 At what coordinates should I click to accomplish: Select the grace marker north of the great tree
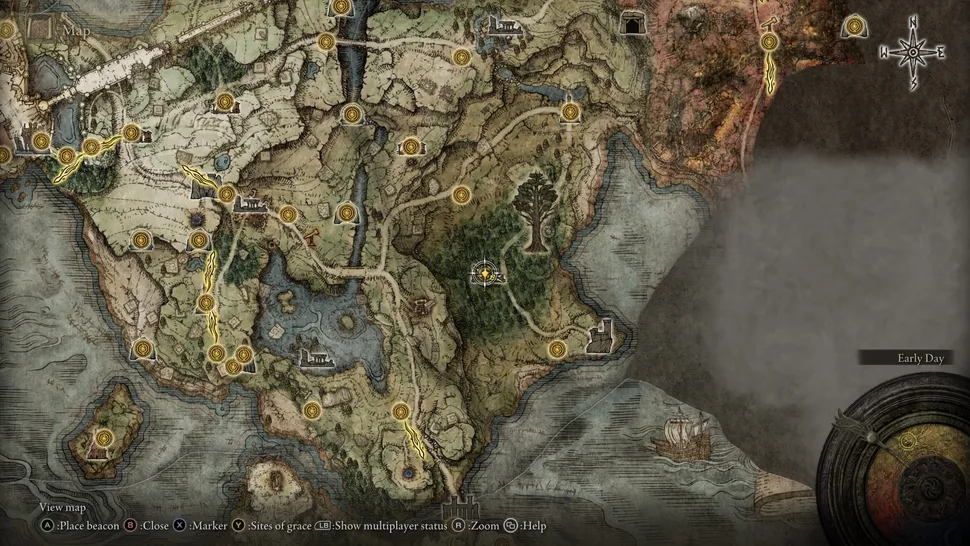coord(571,110)
